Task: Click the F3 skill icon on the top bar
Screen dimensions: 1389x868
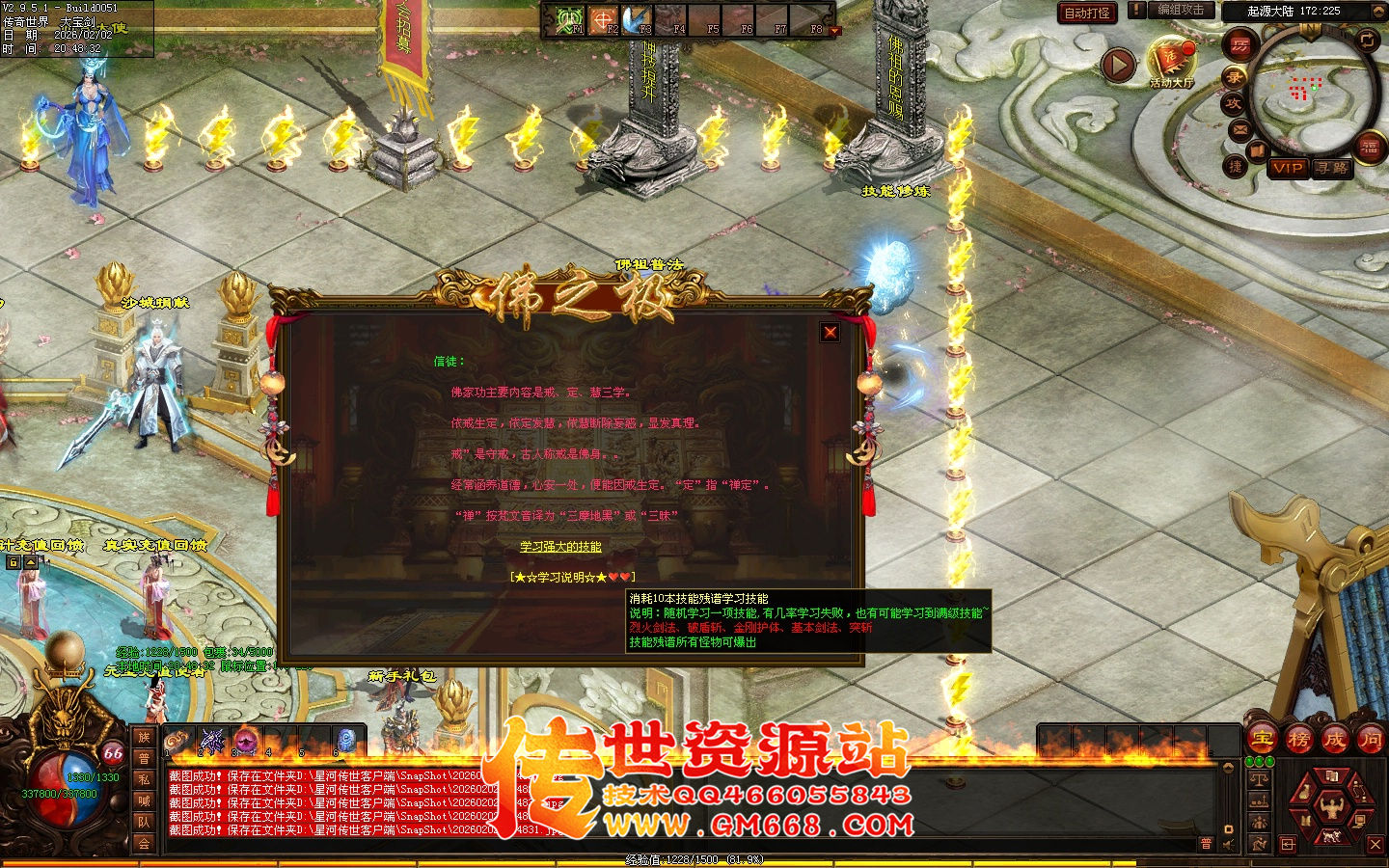Action: pos(636,17)
